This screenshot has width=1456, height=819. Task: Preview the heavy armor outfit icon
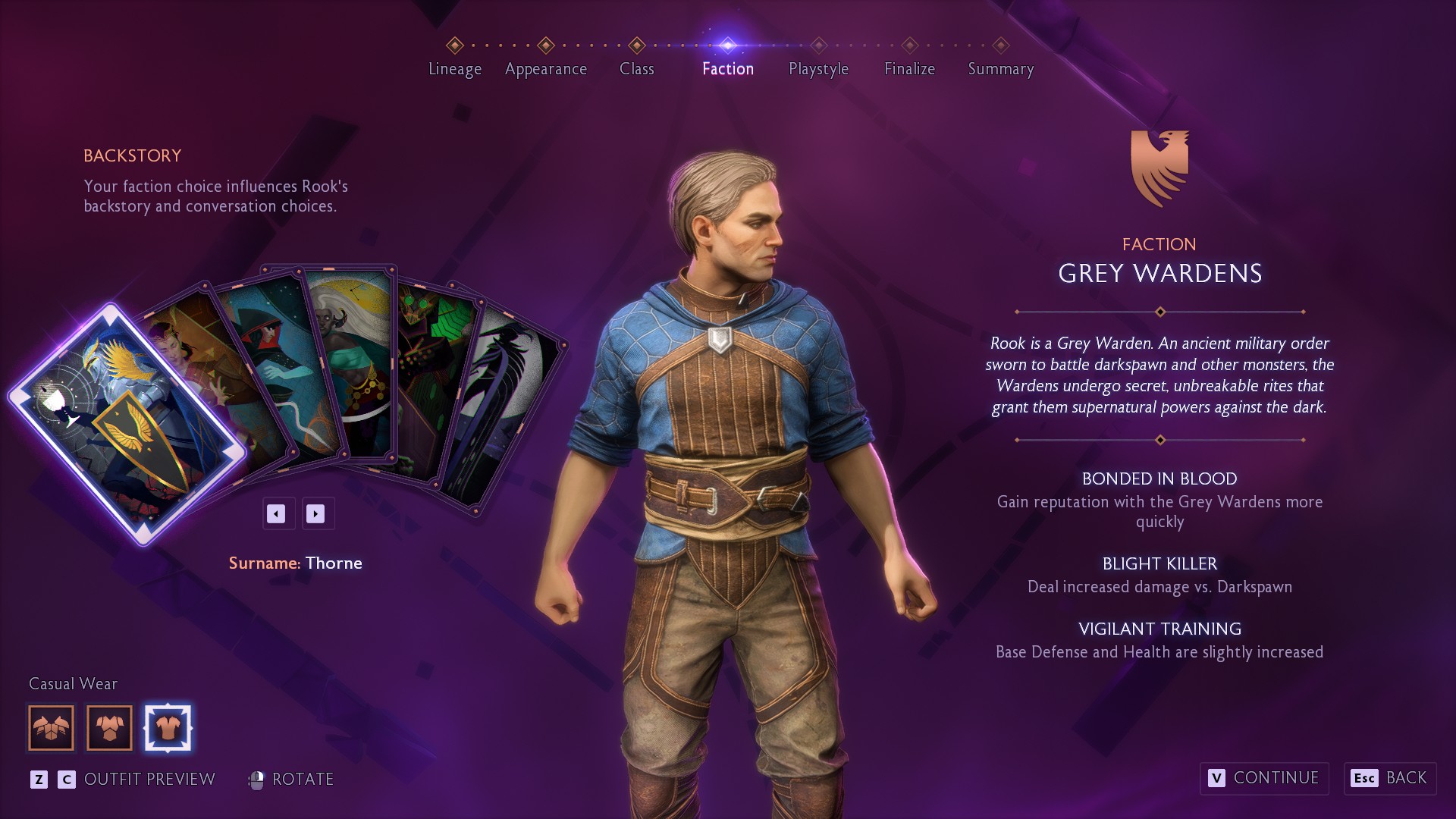click(x=52, y=728)
